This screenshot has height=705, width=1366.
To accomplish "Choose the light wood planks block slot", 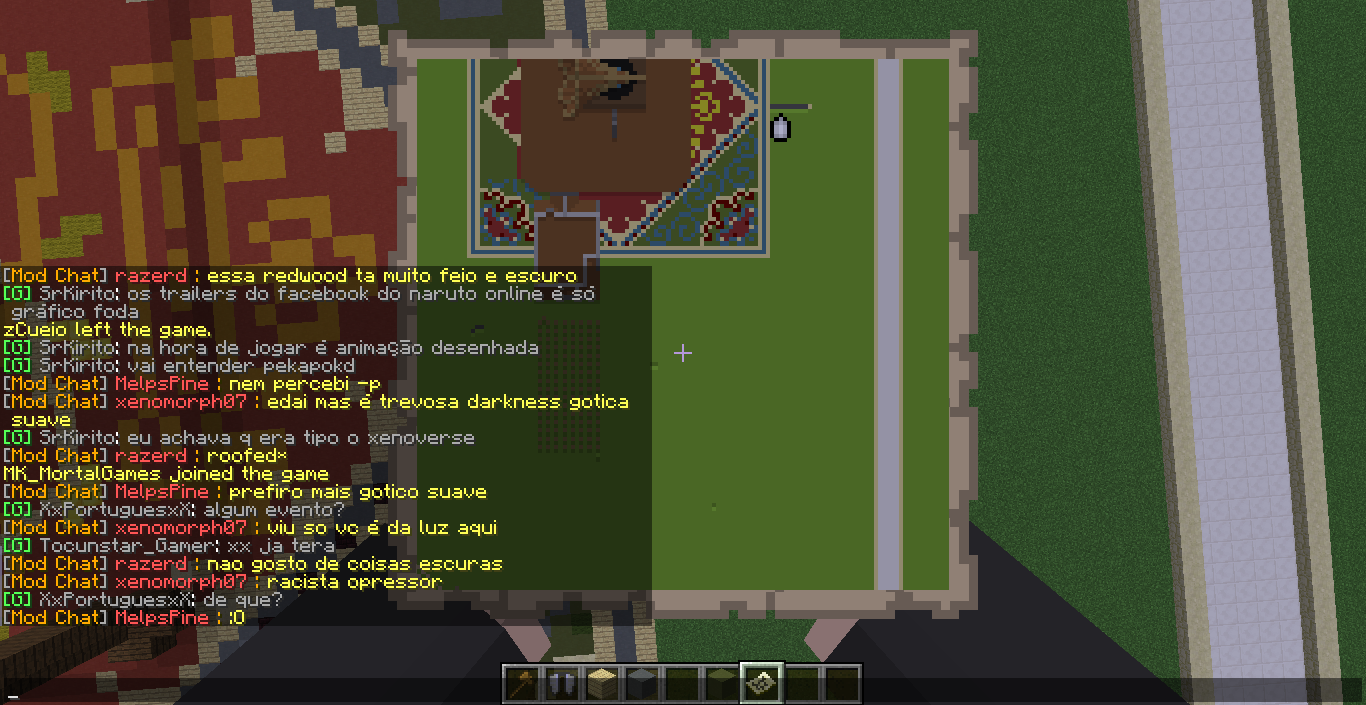I will (601, 684).
